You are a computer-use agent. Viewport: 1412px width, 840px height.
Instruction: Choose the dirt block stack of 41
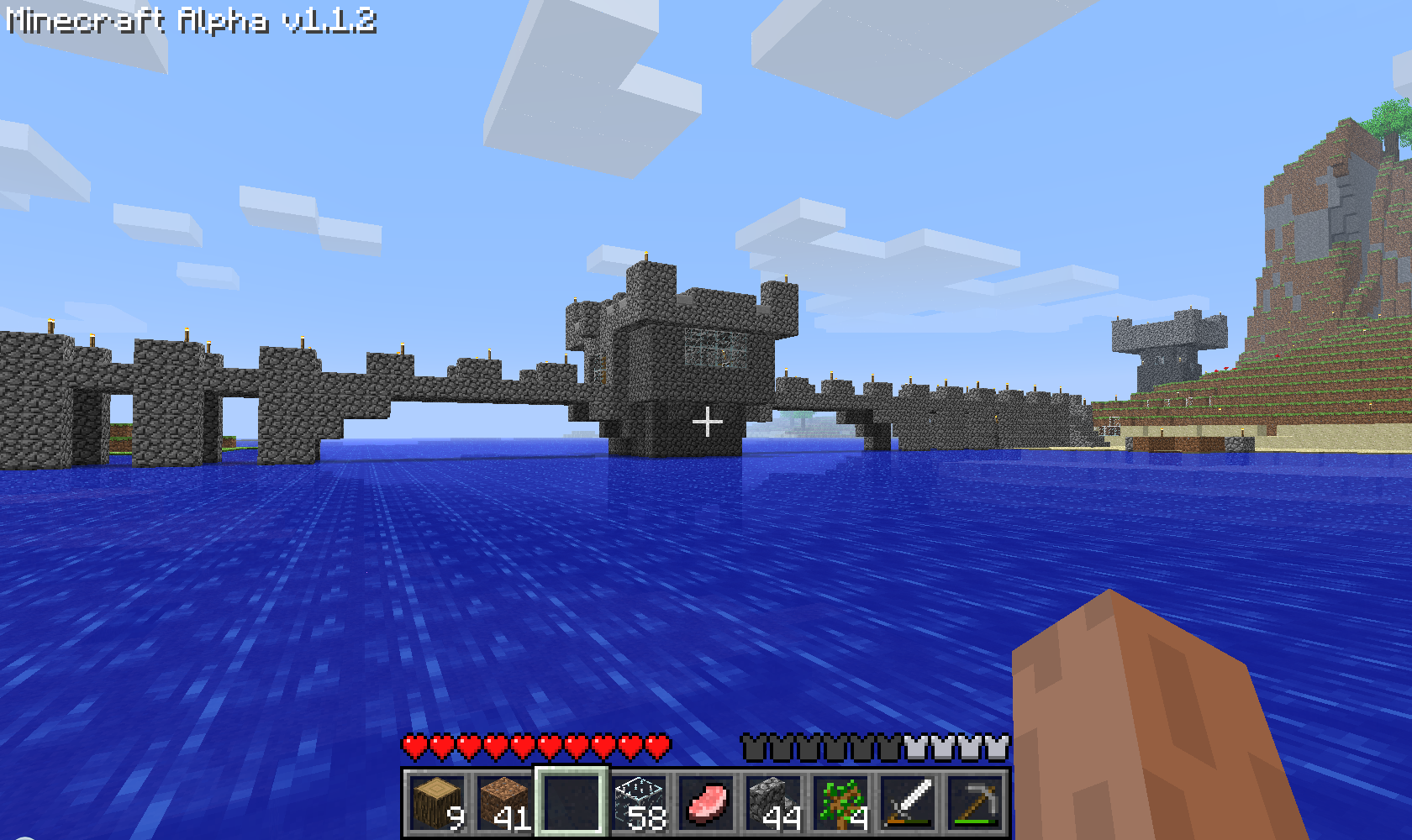pyautogui.click(x=504, y=802)
